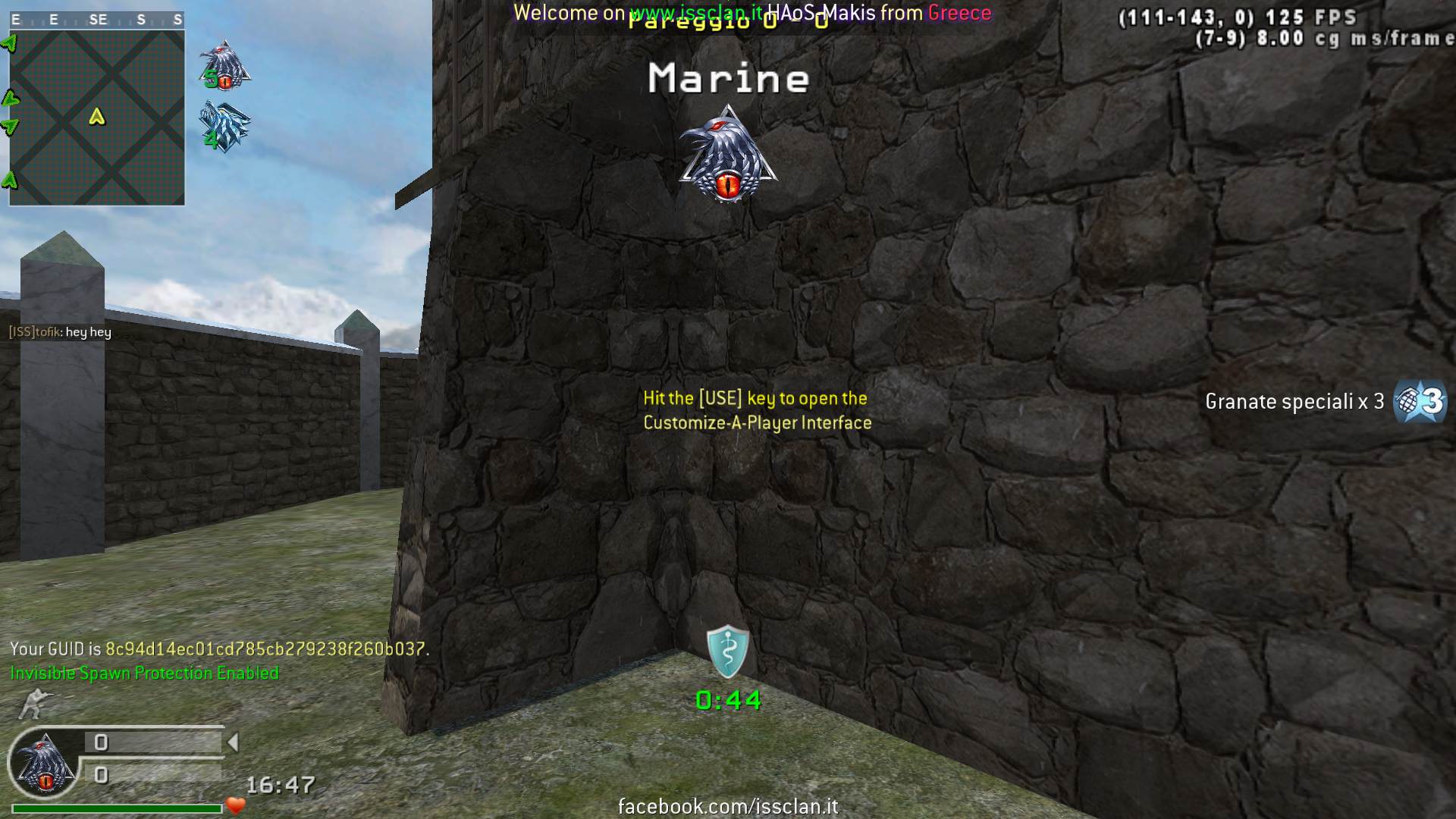Select the red-eyed eagle team score icon
The image size is (1456, 819).
[224, 66]
